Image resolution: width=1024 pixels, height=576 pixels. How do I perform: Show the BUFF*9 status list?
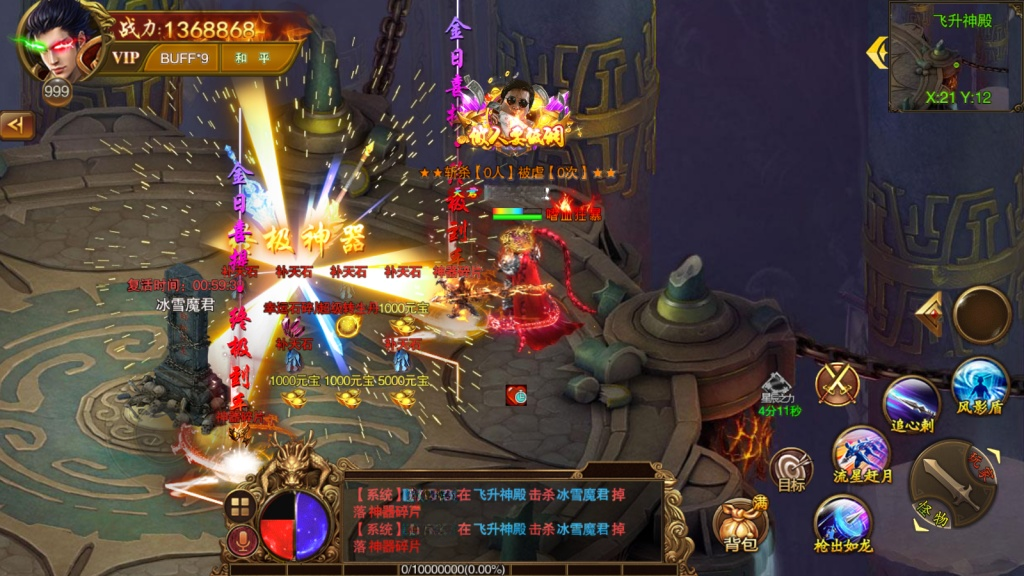point(184,58)
